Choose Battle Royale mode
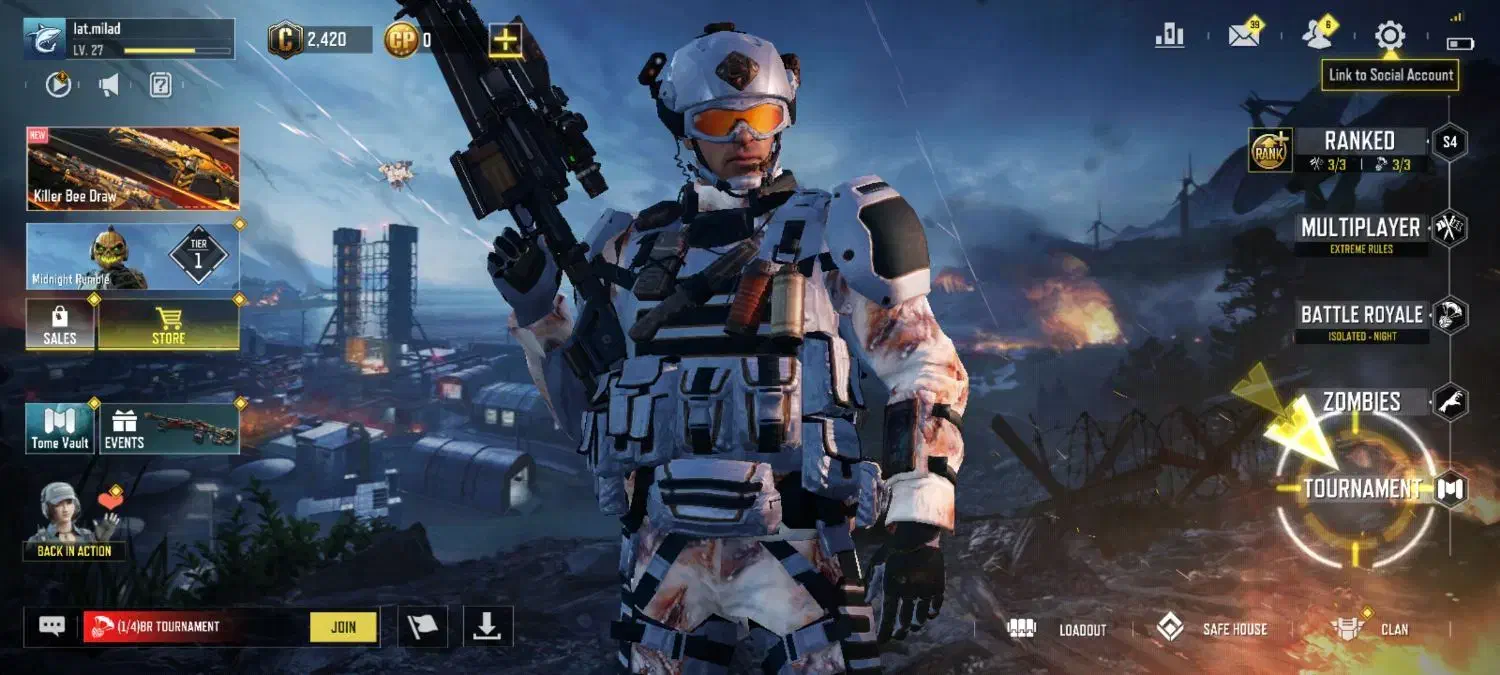Screen dimensions: 1500x675 tap(1361, 315)
